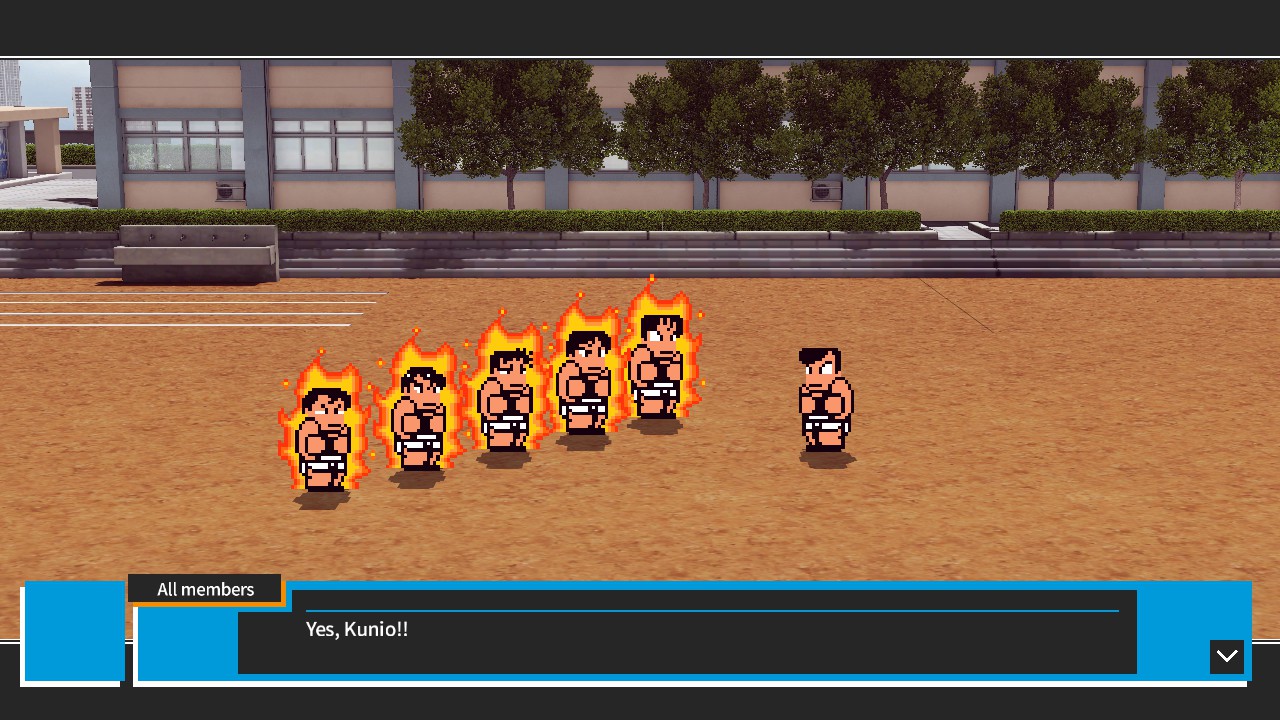This screenshot has width=1280, height=720.
Task: Select the dialogue text Yes, Kunio!!
Action: 357,629
